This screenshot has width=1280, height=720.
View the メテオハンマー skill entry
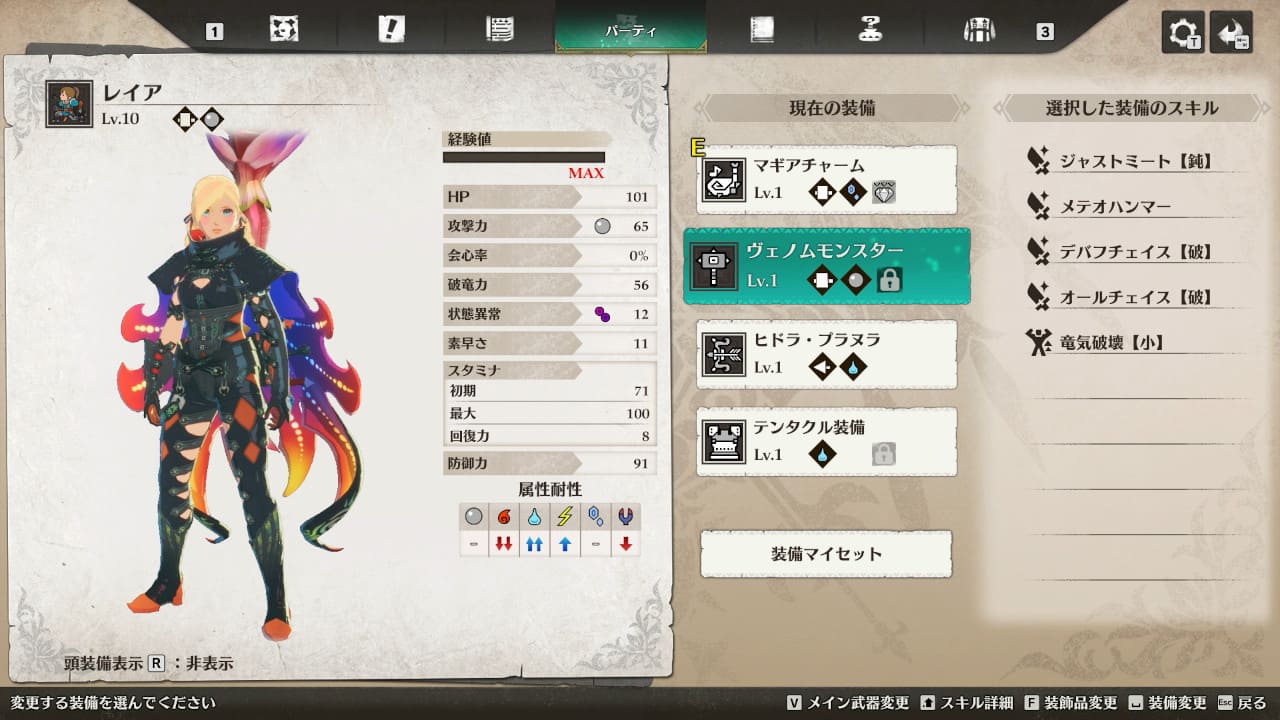point(1114,207)
